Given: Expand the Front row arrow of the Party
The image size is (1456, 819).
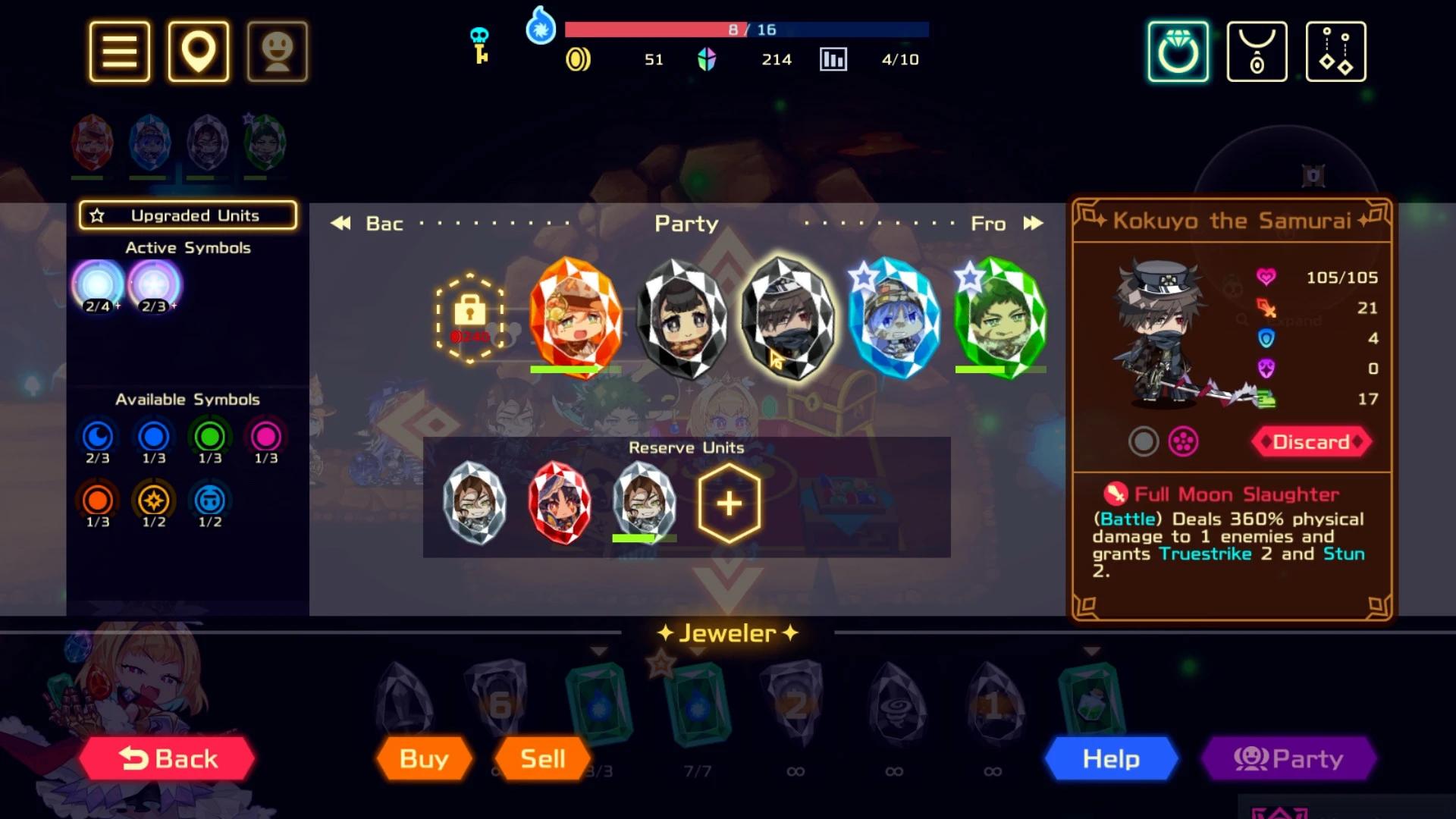Looking at the screenshot, I should 1034,223.
